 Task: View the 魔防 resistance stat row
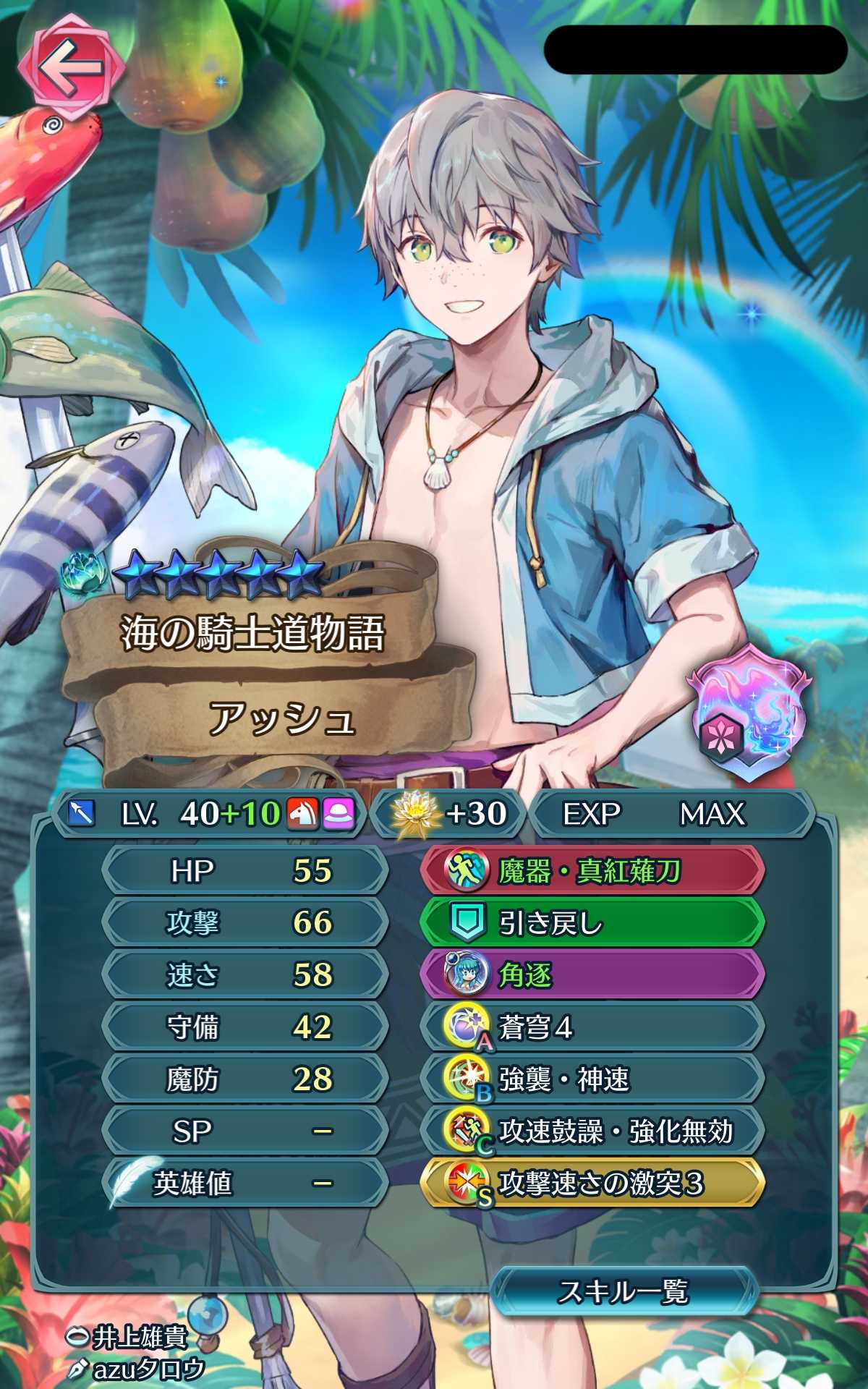point(246,1079)
